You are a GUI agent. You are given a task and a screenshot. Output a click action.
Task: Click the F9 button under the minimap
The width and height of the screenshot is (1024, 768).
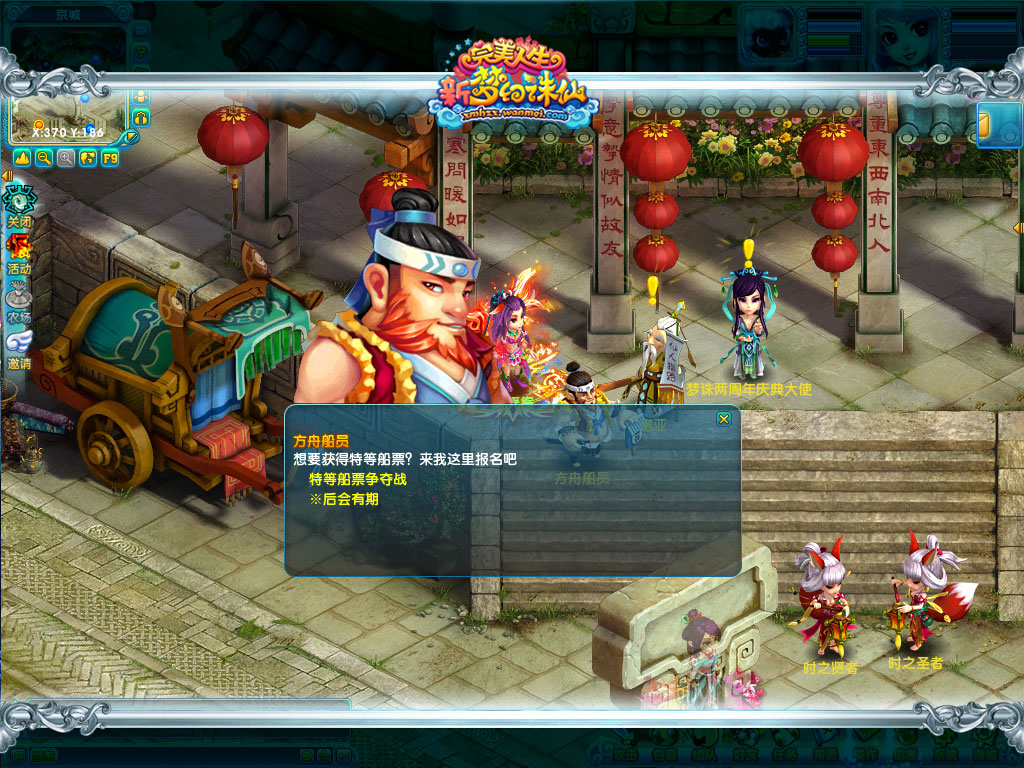click(110, 158)
